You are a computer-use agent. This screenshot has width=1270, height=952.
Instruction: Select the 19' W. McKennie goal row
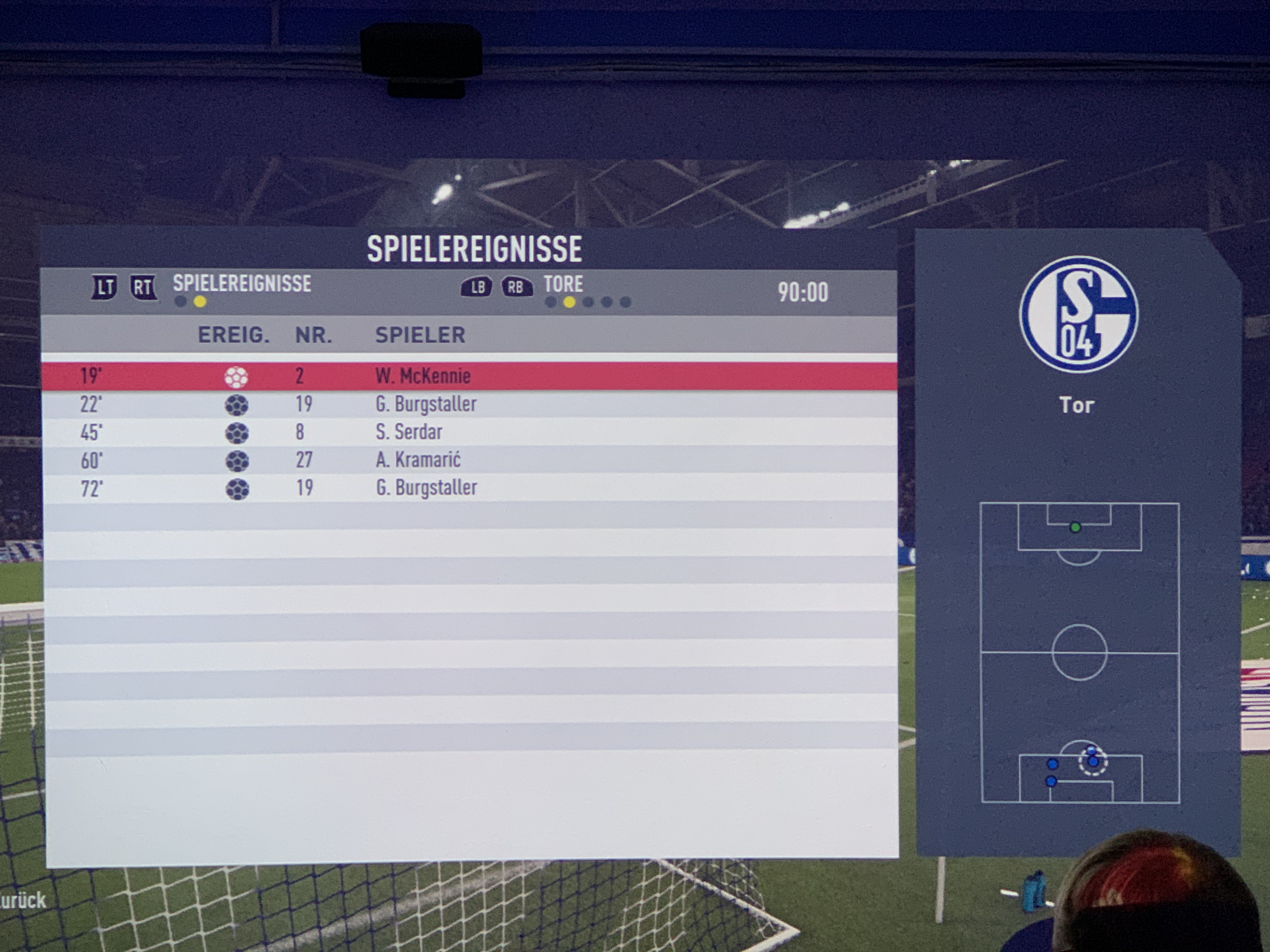coord(468,377)
